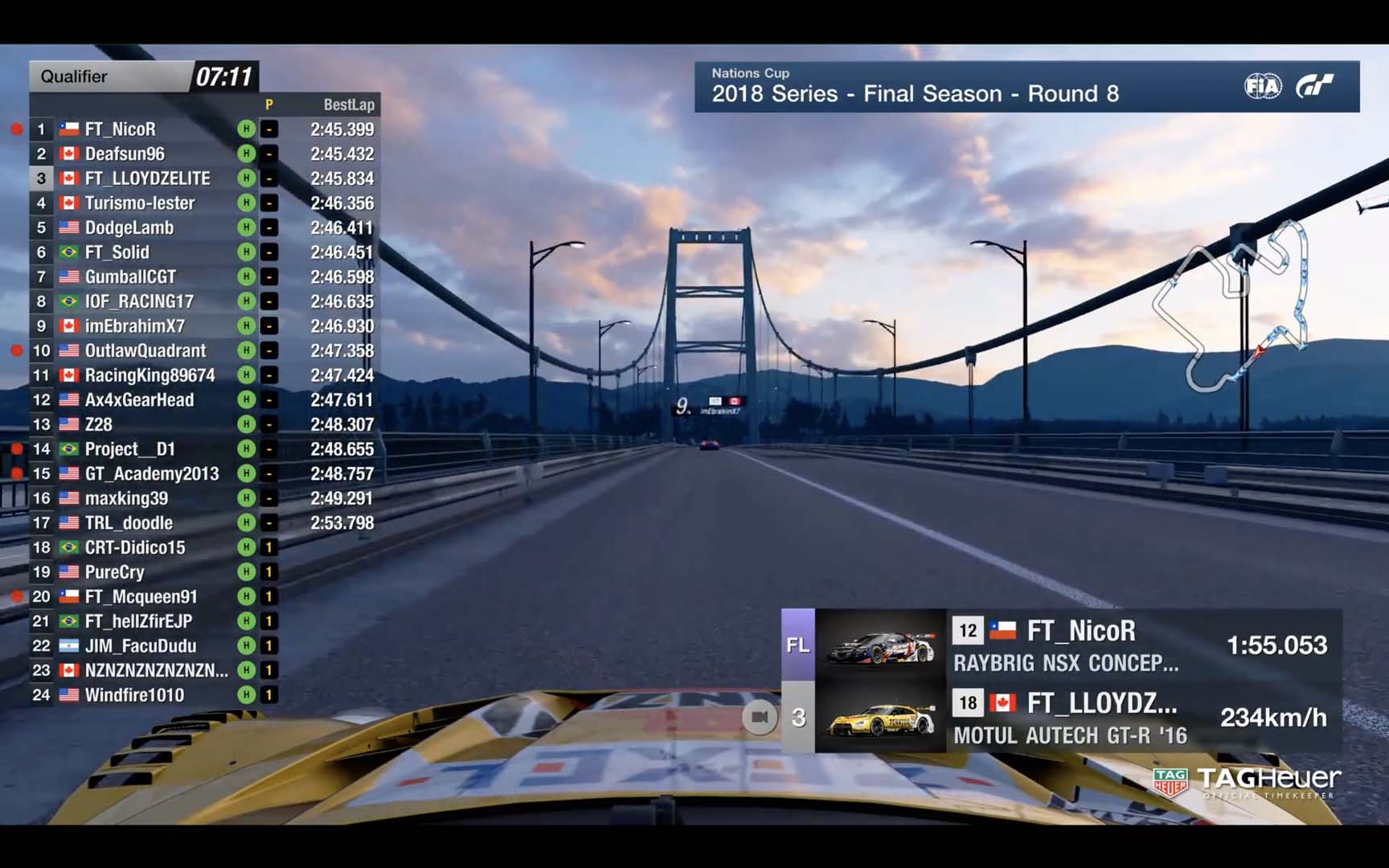Select FT_NicoR in the leaderboard
The image size is (1389, 868).
121,129
